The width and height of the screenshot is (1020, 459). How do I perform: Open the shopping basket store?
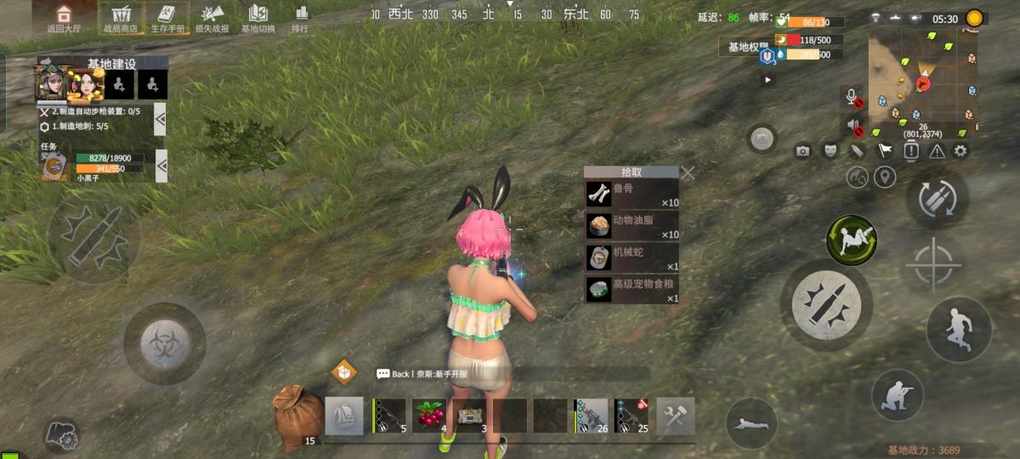click(122, 17)
